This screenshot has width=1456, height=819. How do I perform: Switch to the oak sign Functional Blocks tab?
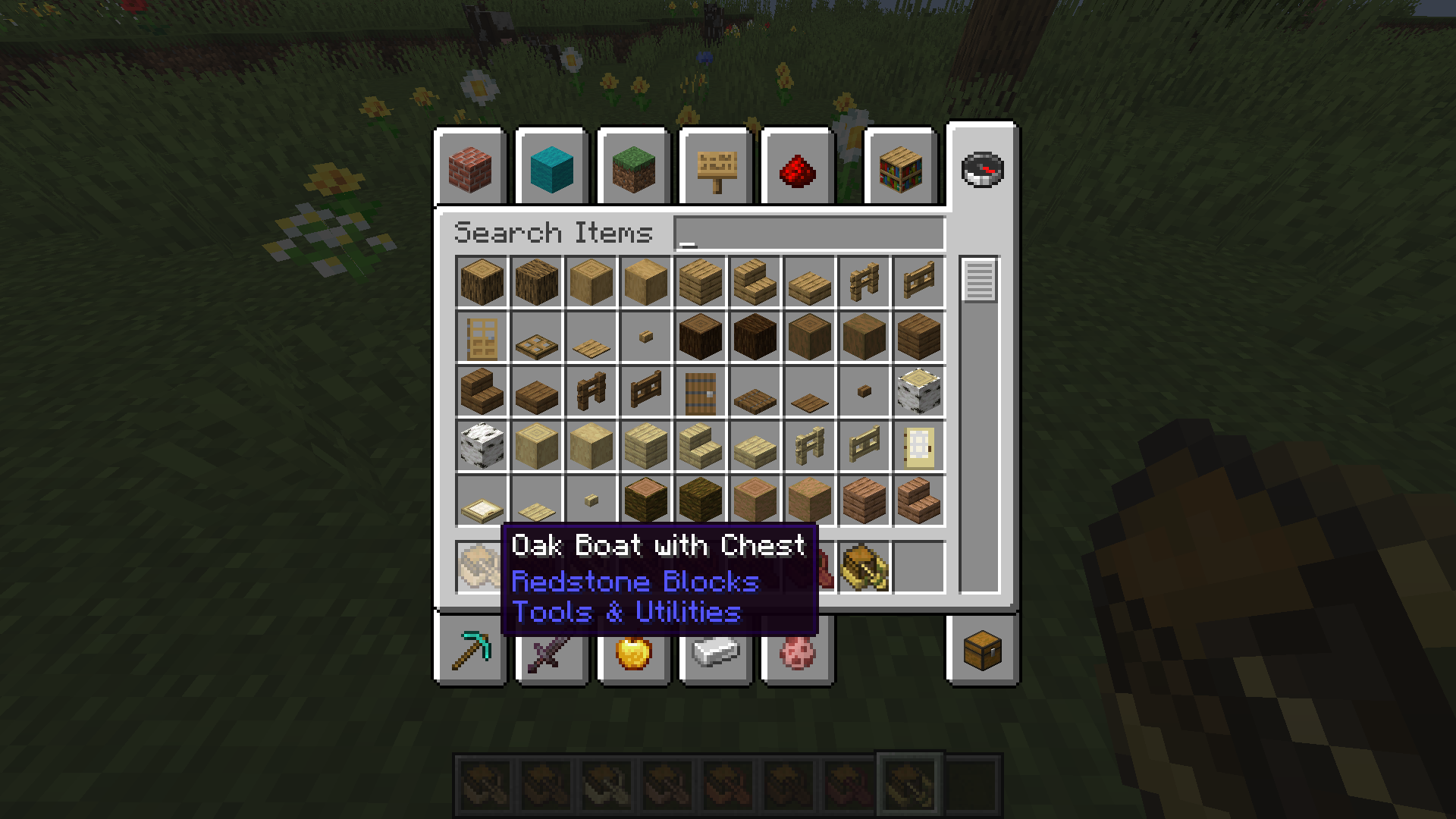click(716, 168)
